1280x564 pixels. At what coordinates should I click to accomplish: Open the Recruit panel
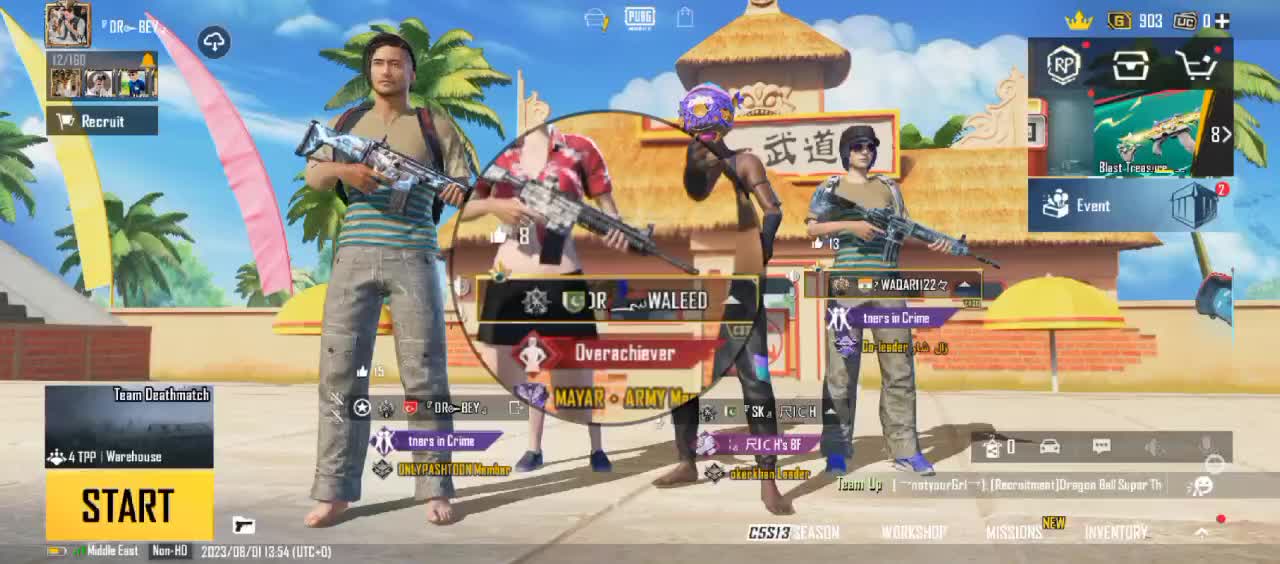102,121
